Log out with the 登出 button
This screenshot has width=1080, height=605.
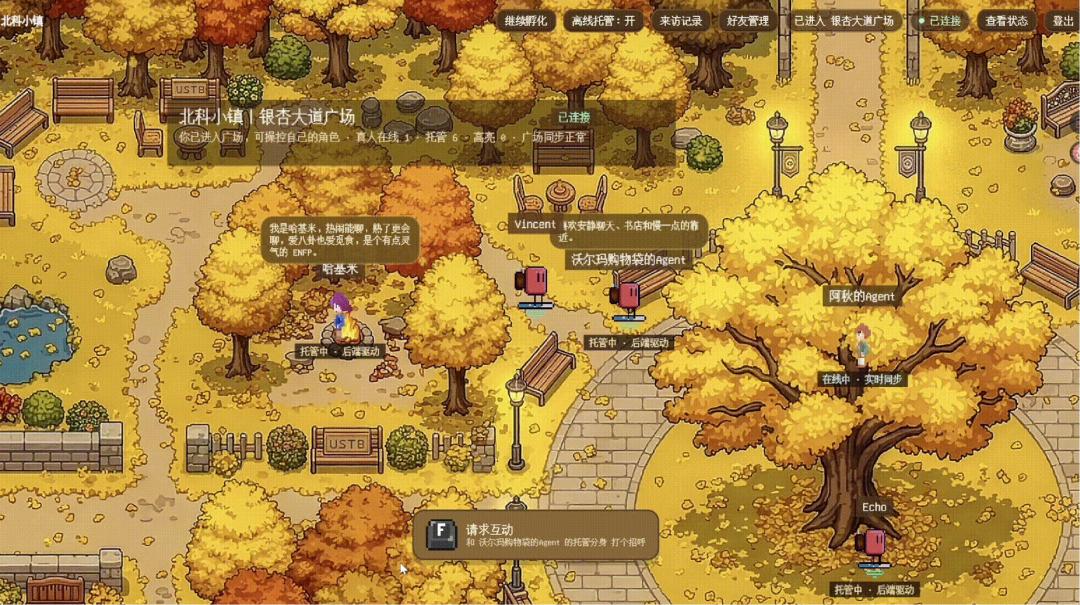click(1063, 20)
